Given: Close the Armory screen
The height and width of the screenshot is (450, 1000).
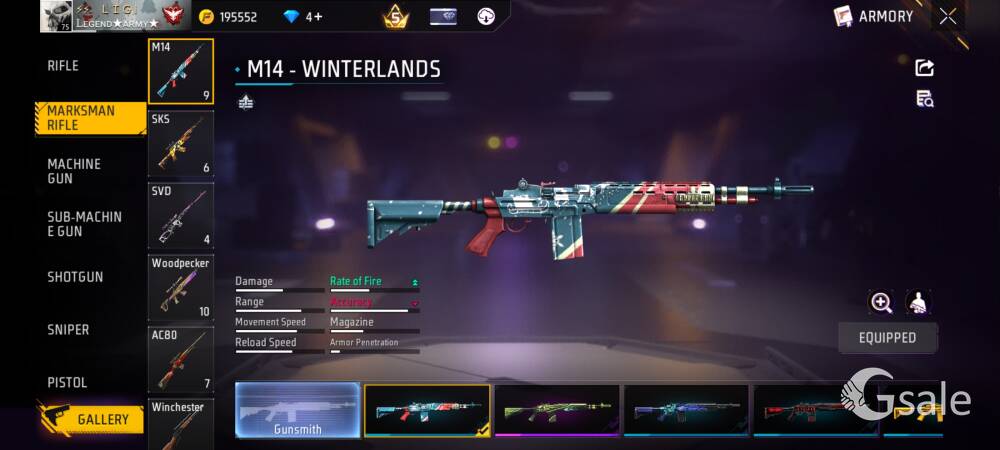Looking at the screenshot, I should point(948,16).
